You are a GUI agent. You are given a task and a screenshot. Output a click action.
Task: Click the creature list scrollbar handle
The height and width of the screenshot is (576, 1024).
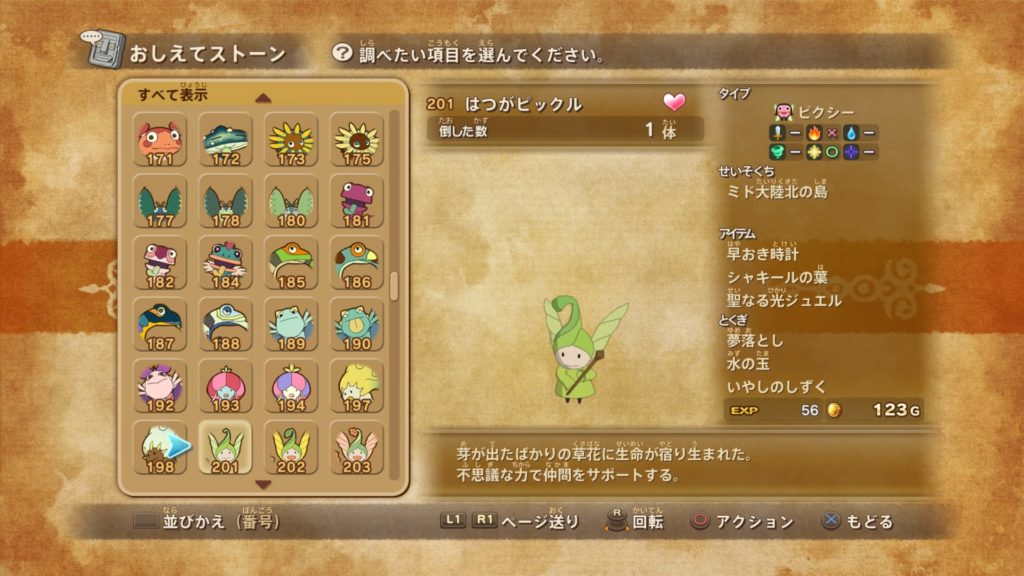pos(394,285)
